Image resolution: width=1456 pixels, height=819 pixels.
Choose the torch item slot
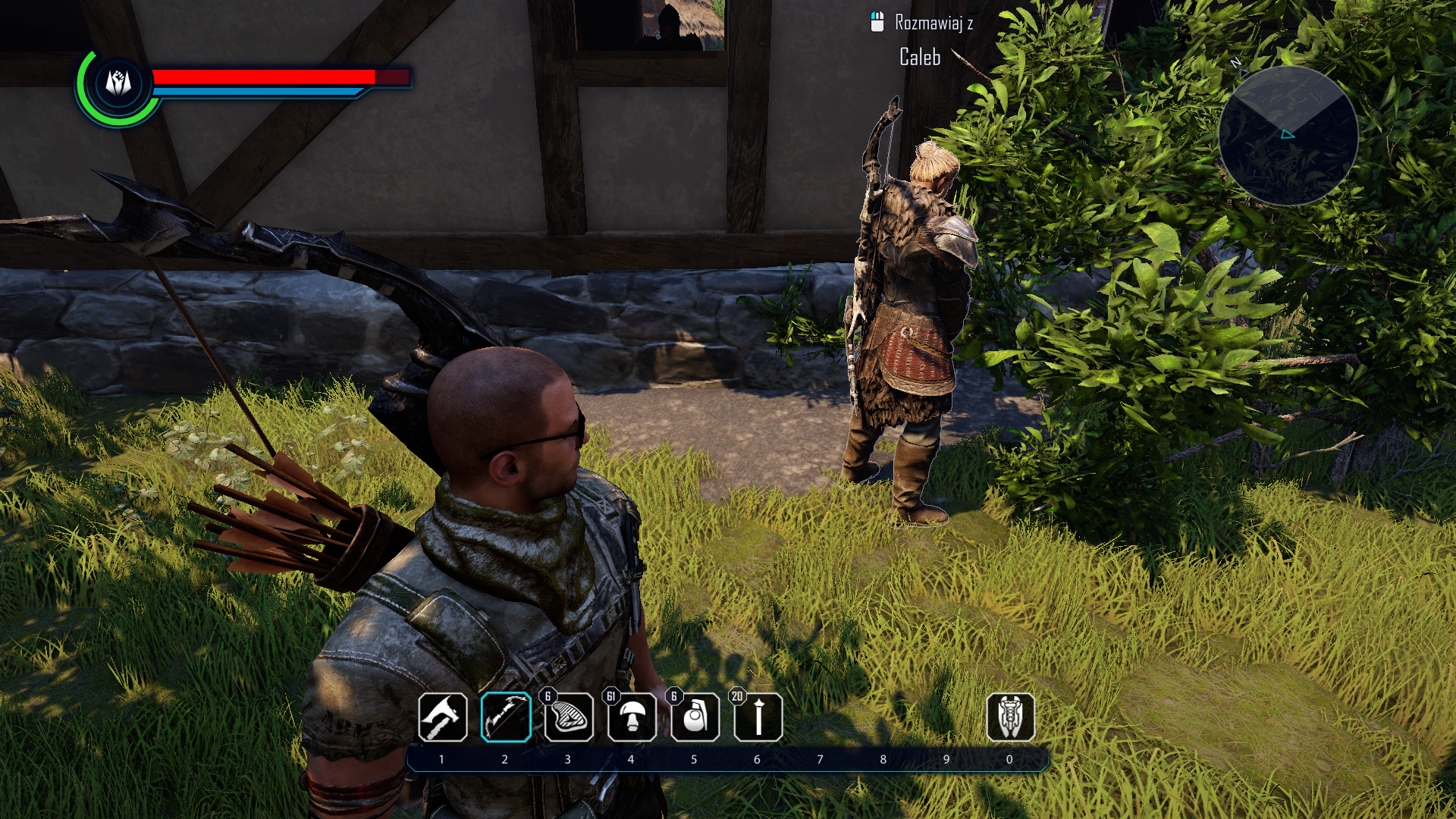tap(758, 717)
